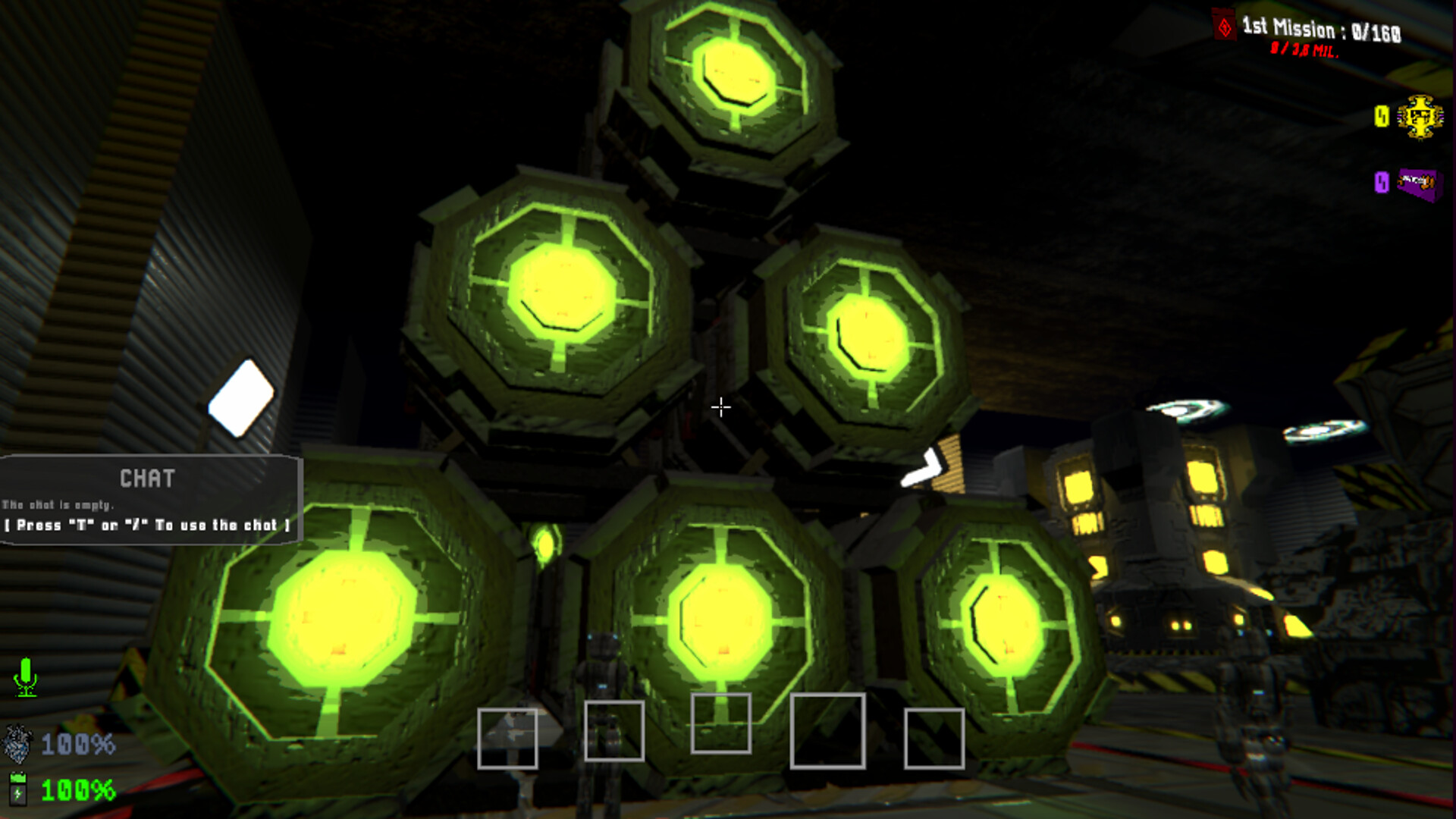Expand the mission money counter details
This screenshot has height=819, width=1456.
pyautogui.click(x=1303, y=52)
